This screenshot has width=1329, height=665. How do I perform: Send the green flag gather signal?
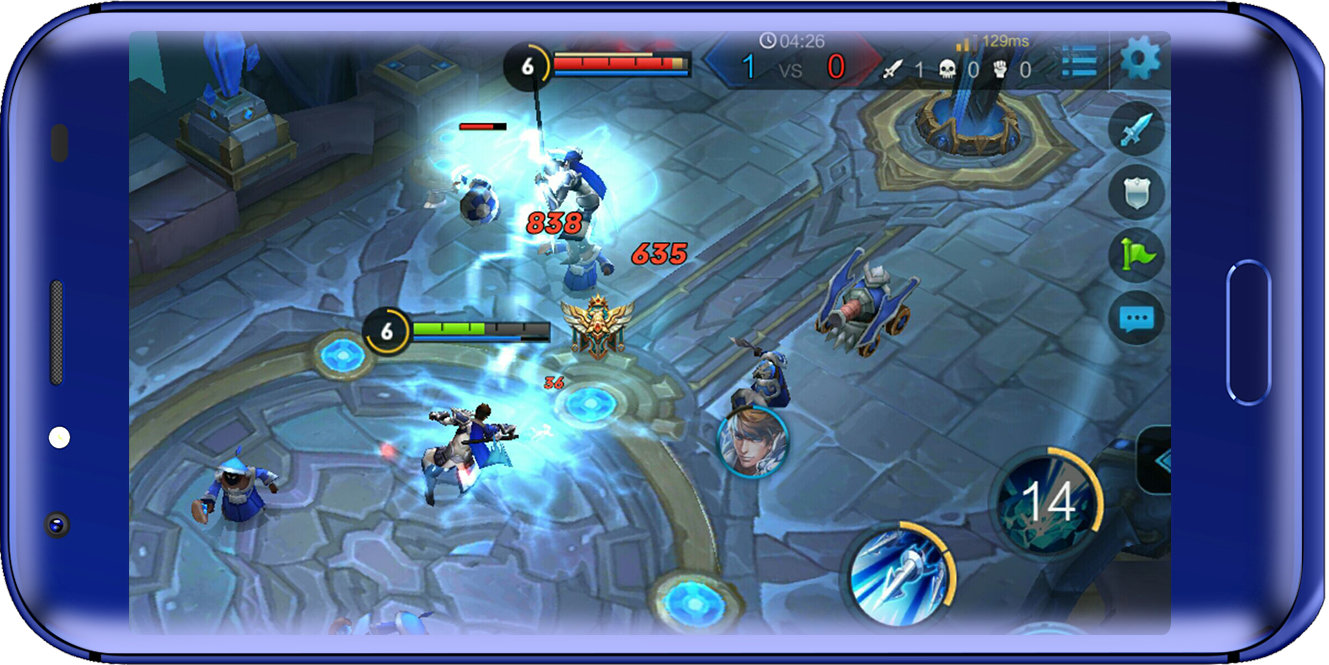pos(1136,254)
